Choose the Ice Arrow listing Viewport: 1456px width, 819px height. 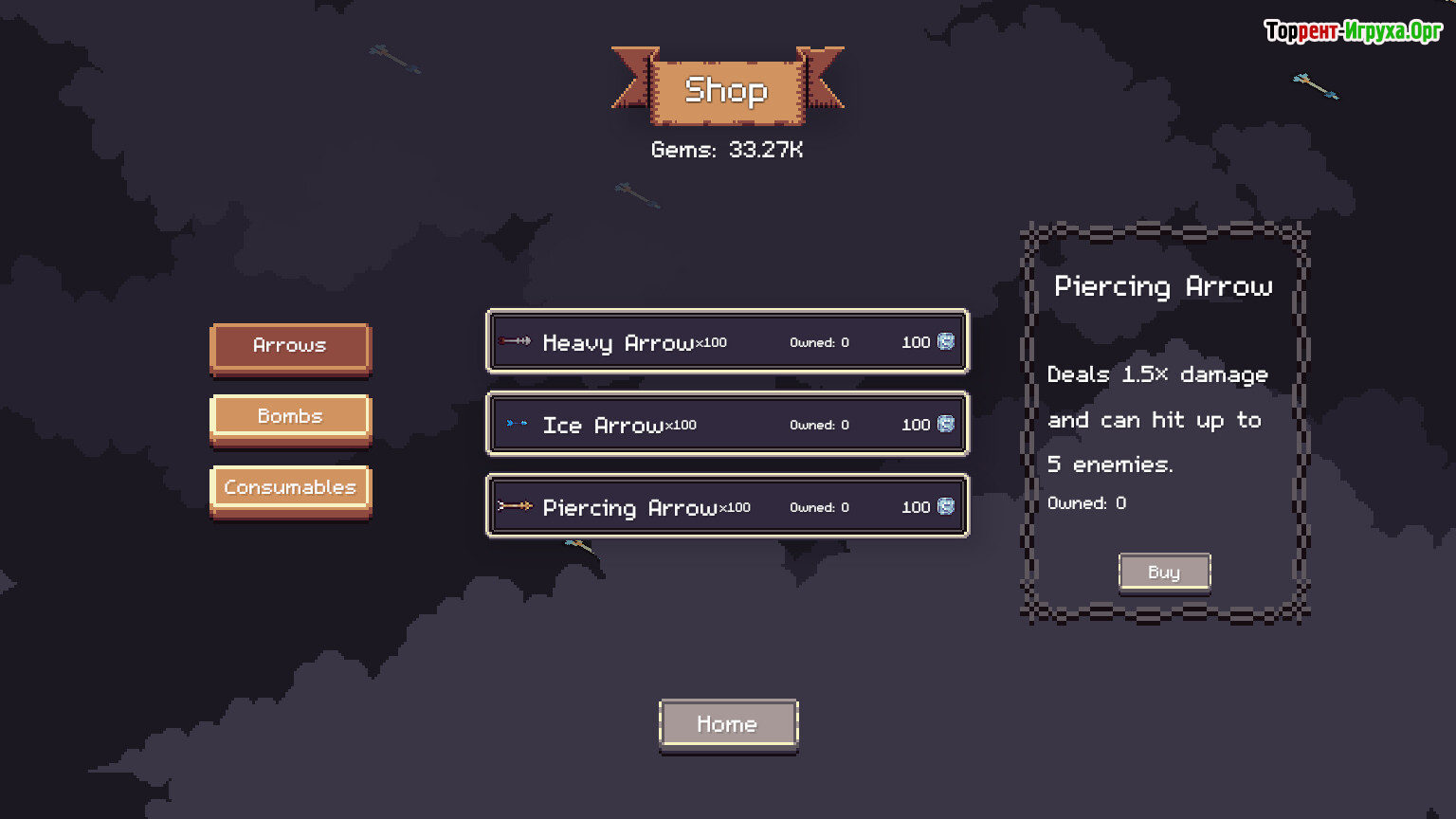pos(727,425)
